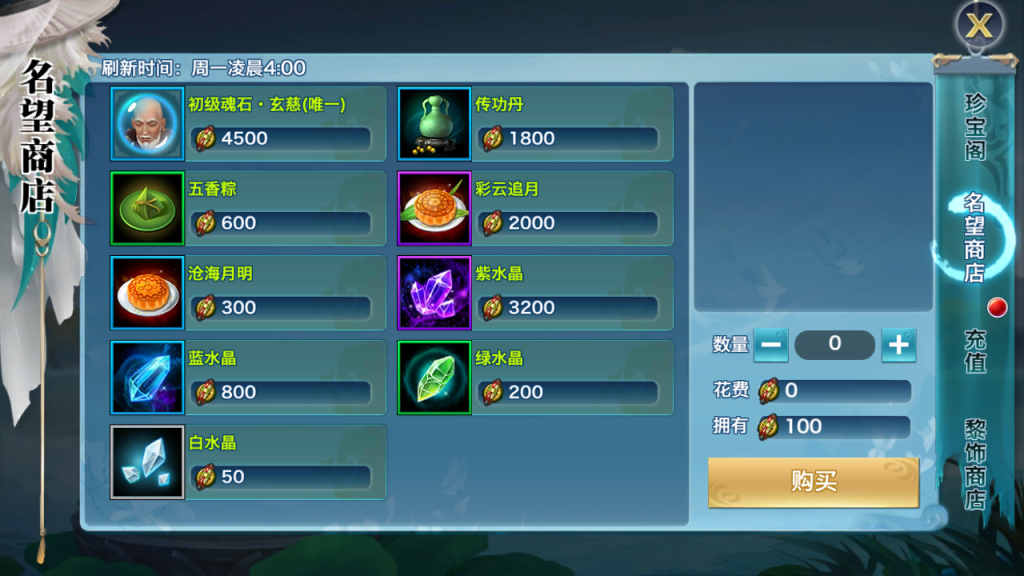Select the 初级魂石·玄慈 soul stone item

click(148, 124)
